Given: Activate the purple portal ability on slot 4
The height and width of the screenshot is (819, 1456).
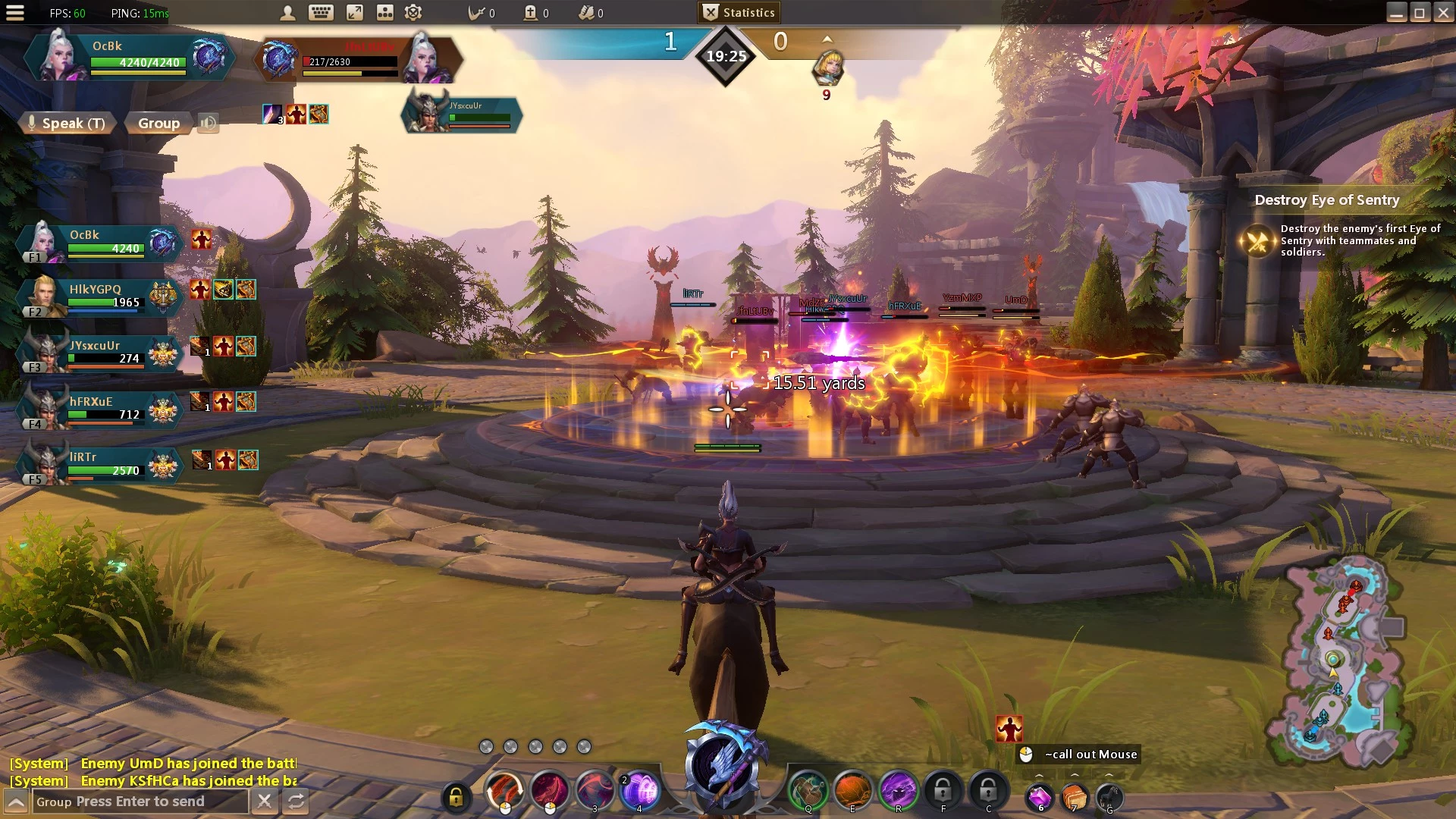Looking at the screenshot, I should pos(639,792).
